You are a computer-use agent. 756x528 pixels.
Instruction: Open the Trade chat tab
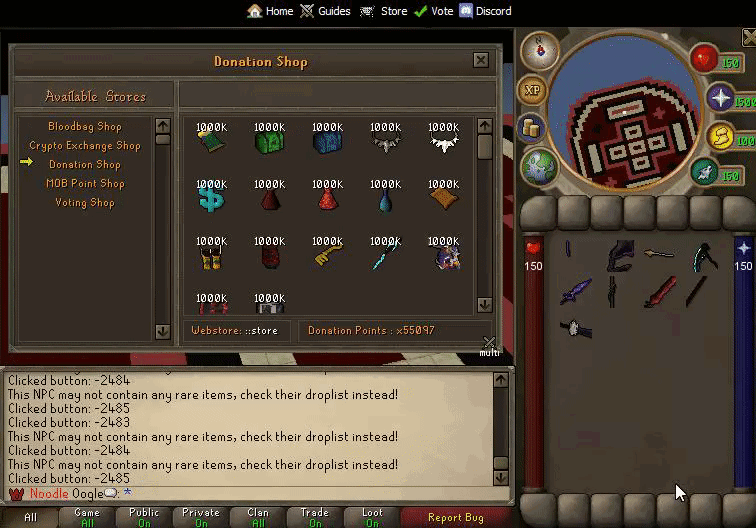click(x=314, y=518)
